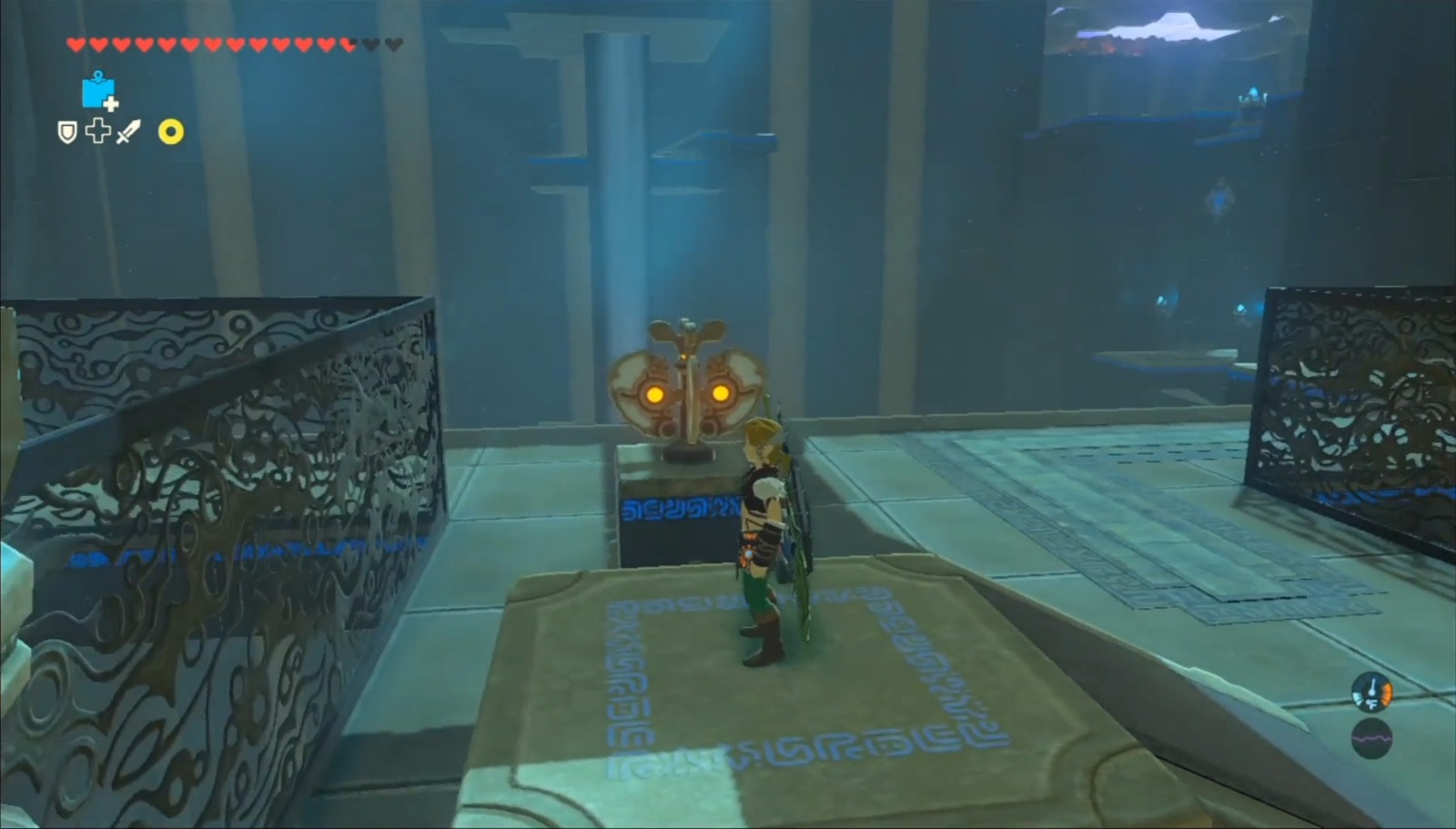
Task: Click the purple noise meter indicator
Action: [1372, 739]
